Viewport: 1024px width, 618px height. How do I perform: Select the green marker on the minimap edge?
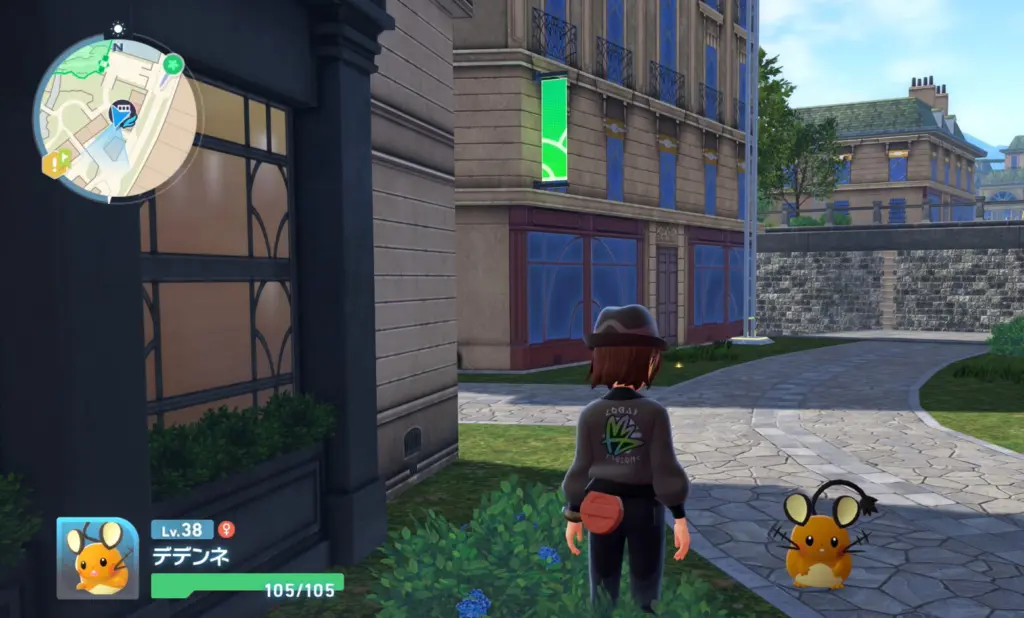click(173, 66)
